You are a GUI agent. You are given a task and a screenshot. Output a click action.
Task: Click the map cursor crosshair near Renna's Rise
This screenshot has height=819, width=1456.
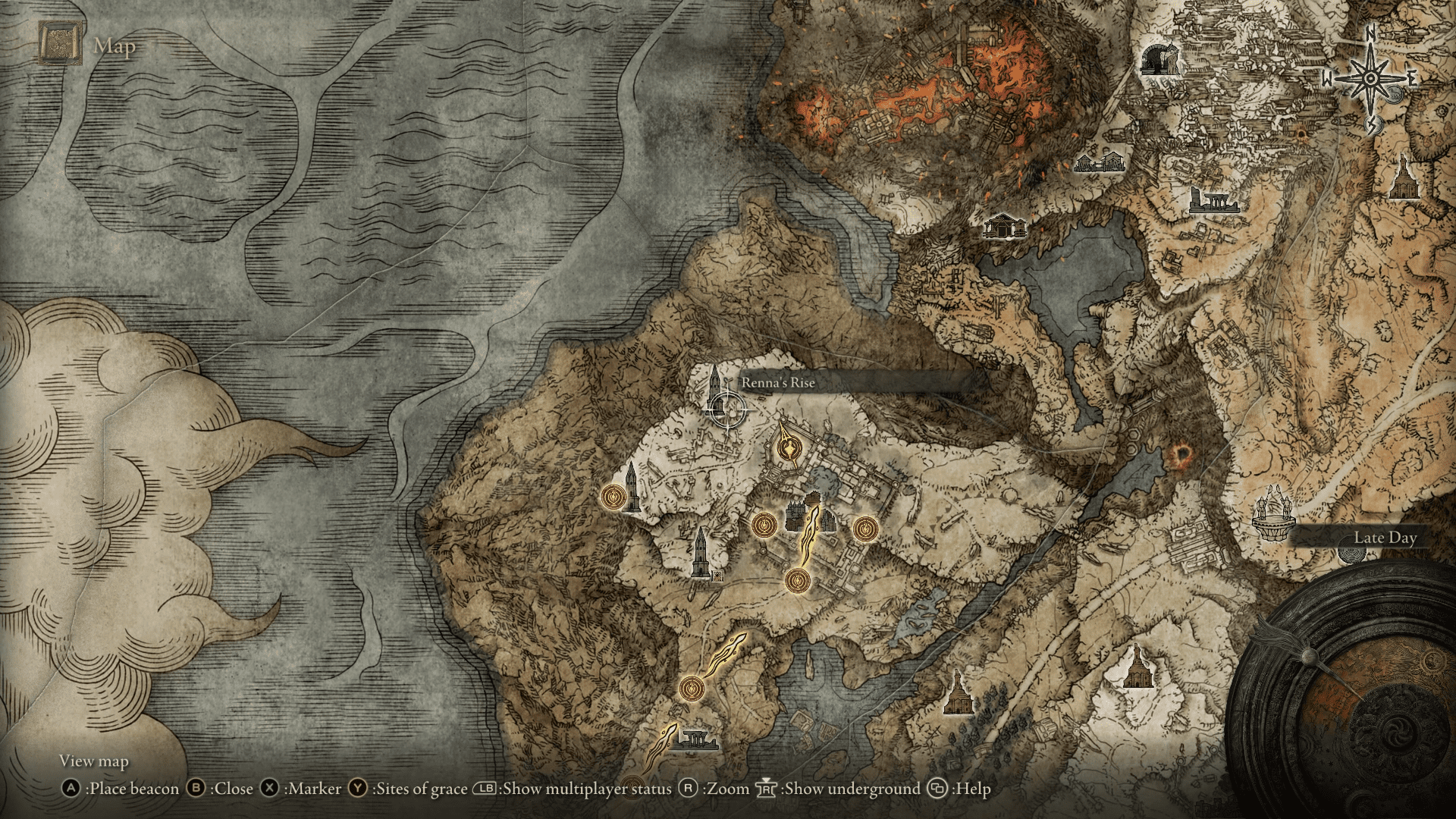[x=730, y=409]
